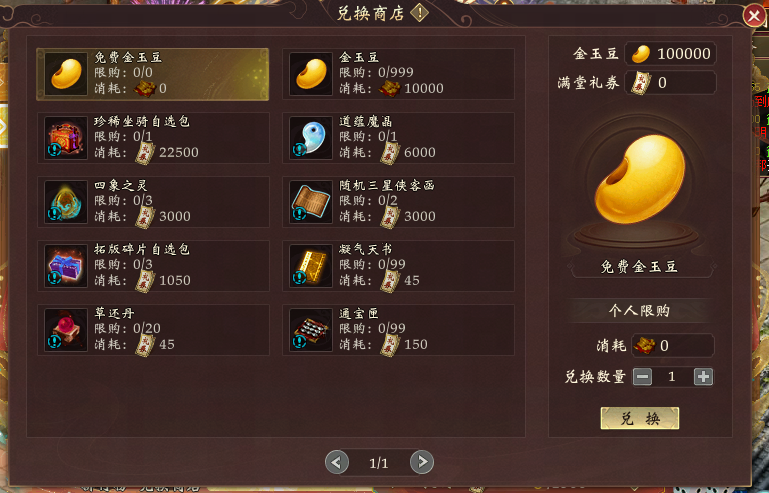Increase the exchange quantity with plus

(x=703, y=377)
